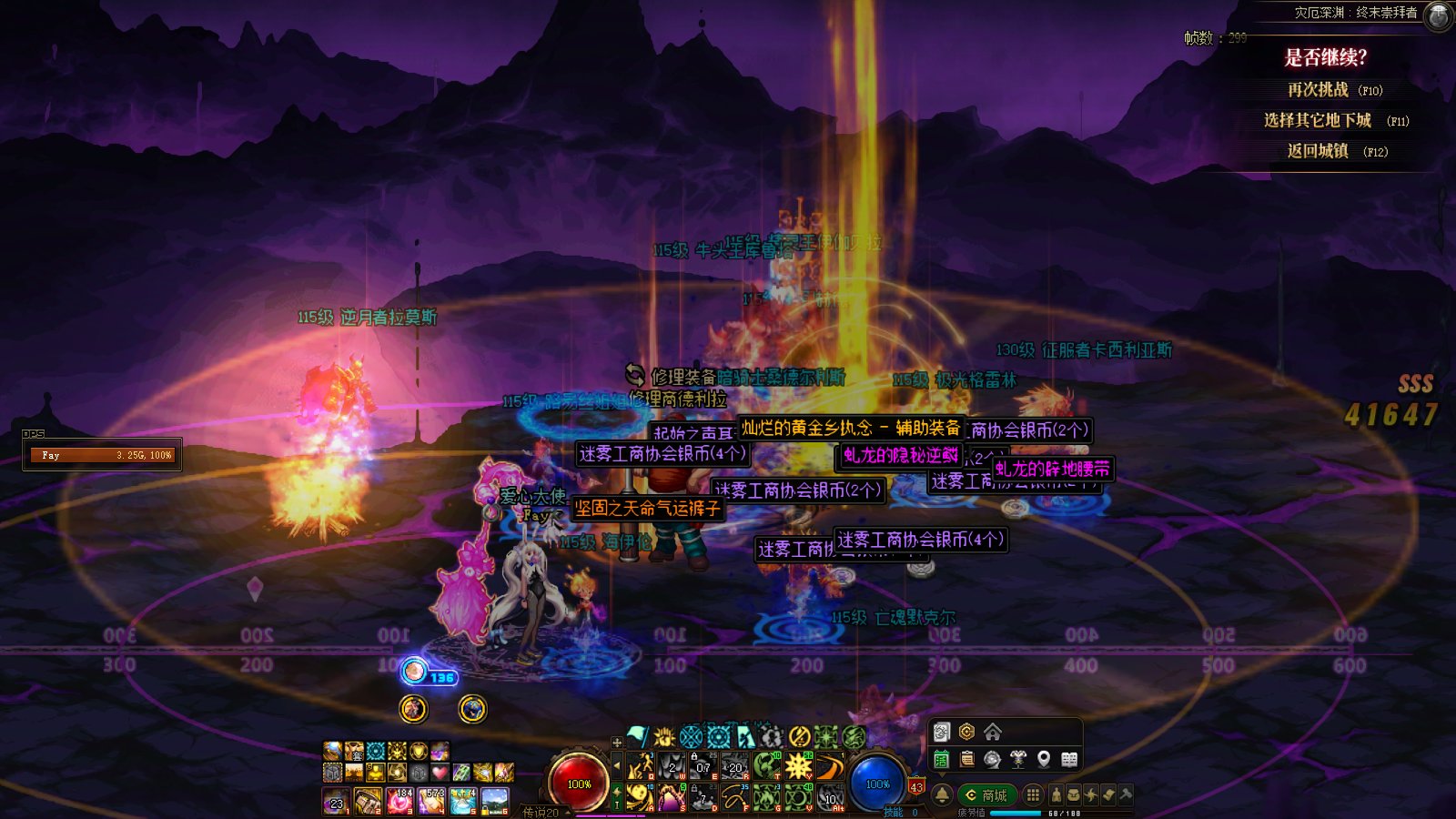Click the round orb icon beside dungeon name

click(x=1438, y=15)
